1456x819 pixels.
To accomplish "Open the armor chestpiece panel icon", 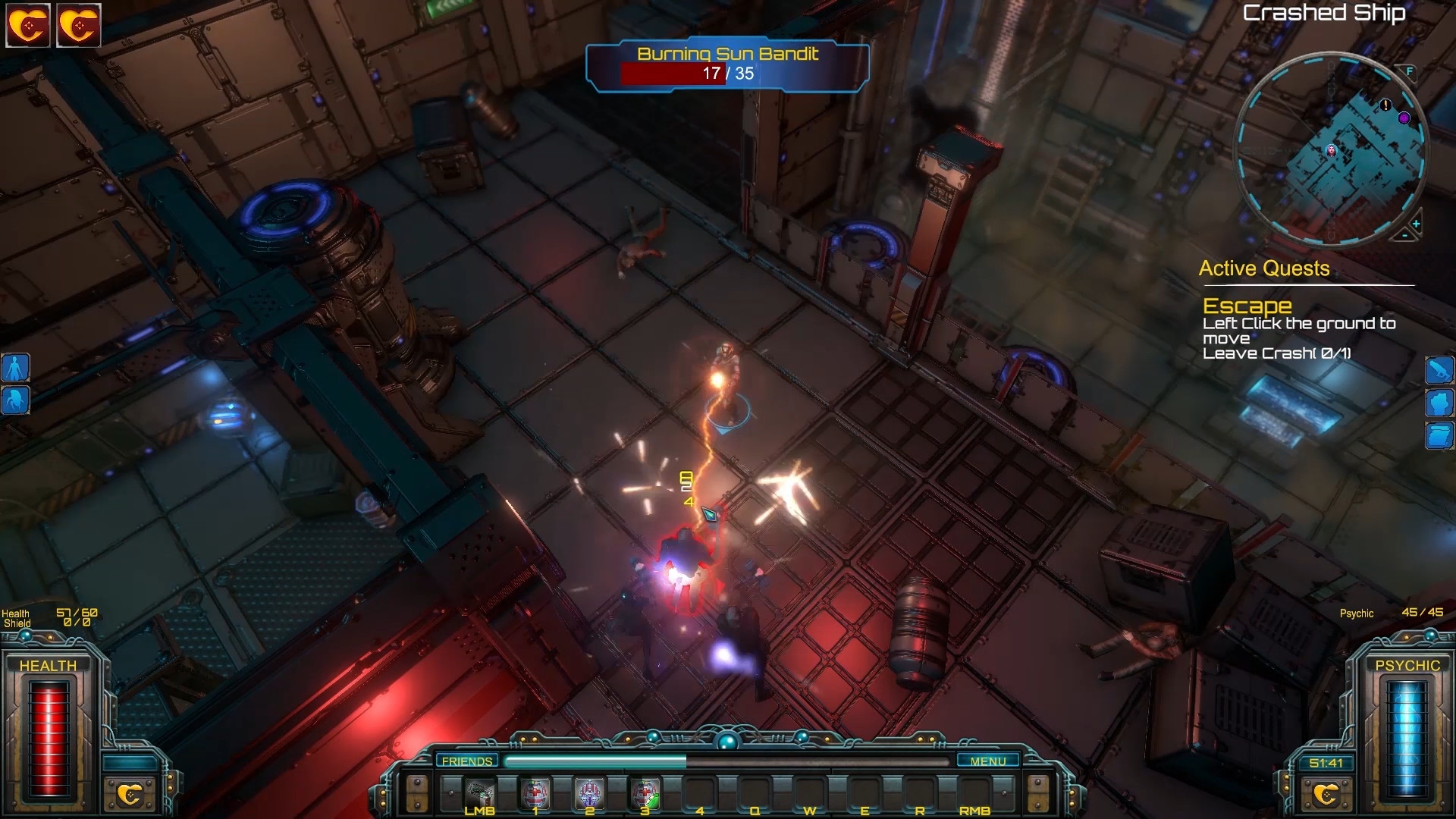I will pyautogui.click(x=1439, y=403).
